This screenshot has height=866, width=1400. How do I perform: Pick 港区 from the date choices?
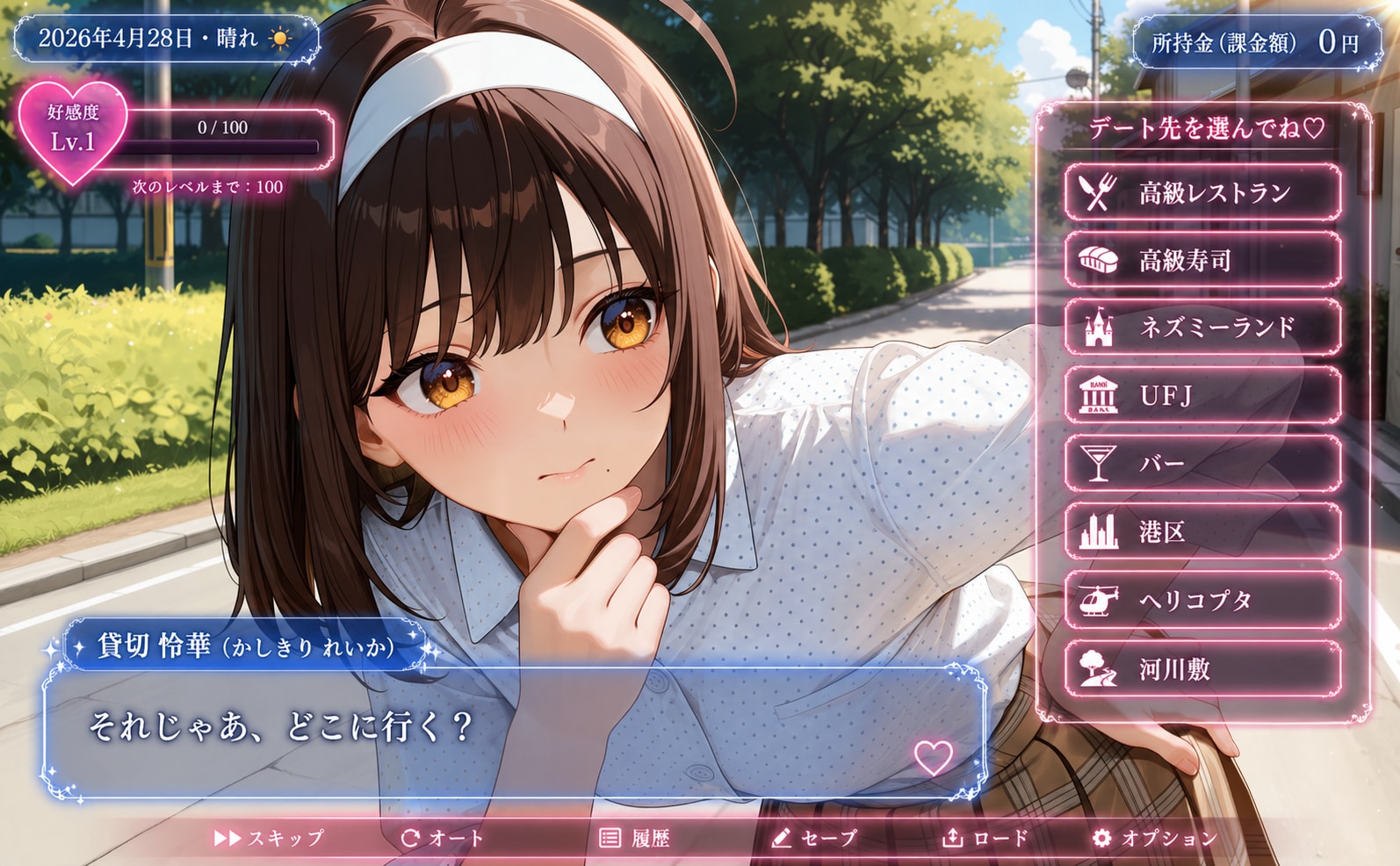[x=1202, y=532]
